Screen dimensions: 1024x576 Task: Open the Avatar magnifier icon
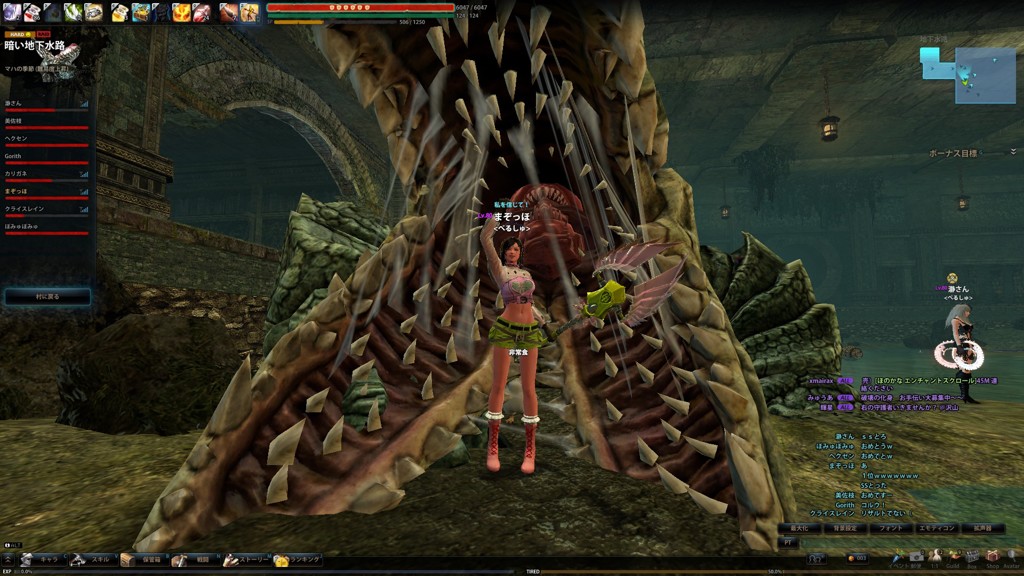point(1011,556)
